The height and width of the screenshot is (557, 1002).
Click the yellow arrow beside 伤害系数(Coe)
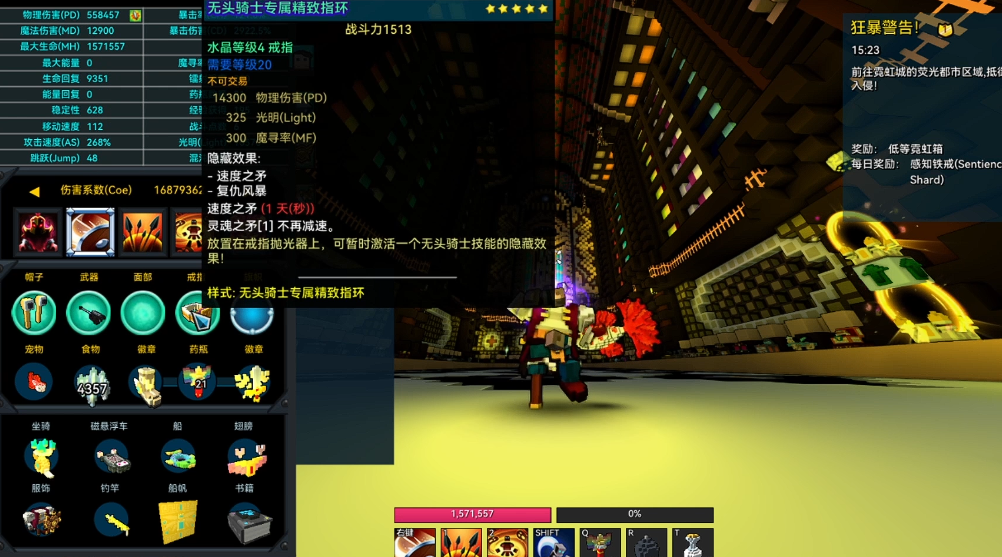point(34,191)
